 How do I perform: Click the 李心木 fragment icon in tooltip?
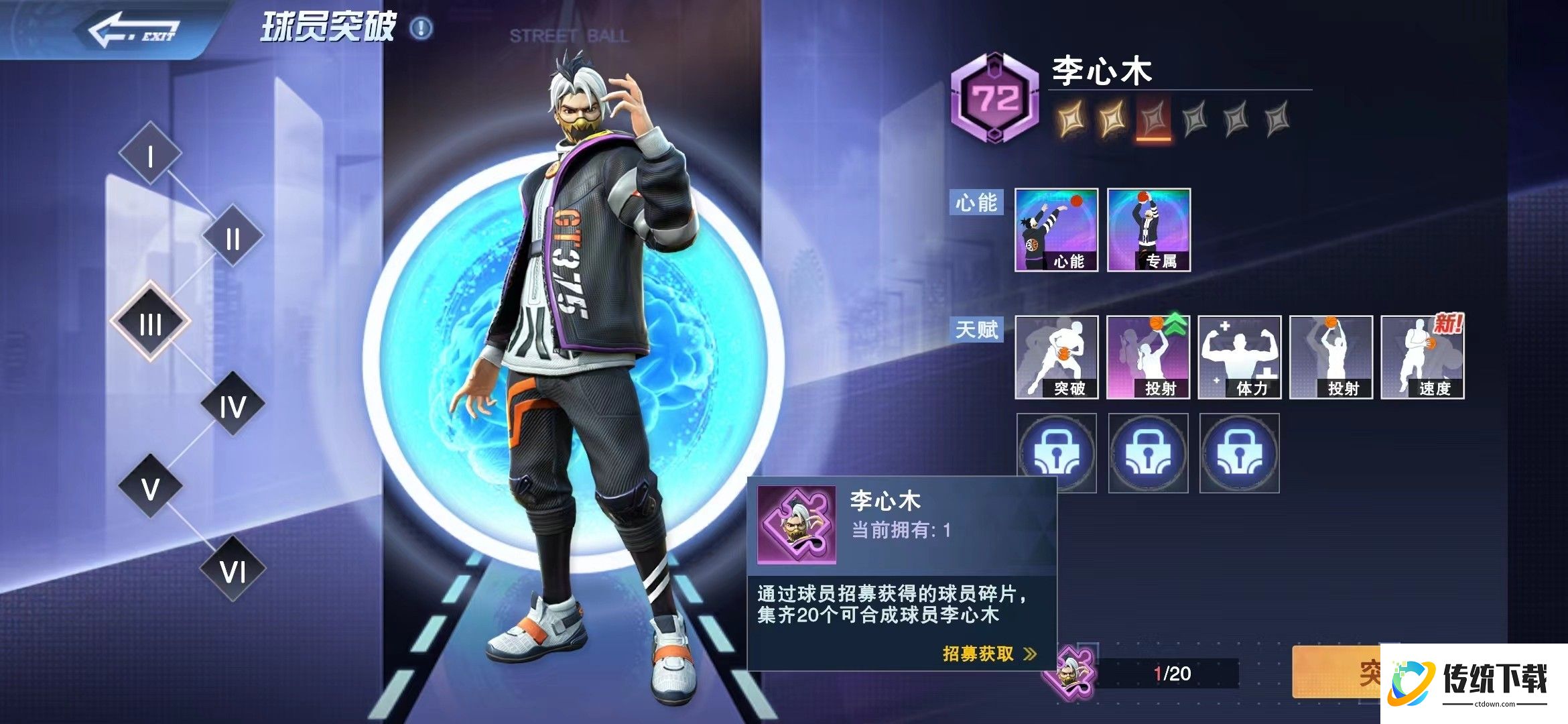point(796,525)
